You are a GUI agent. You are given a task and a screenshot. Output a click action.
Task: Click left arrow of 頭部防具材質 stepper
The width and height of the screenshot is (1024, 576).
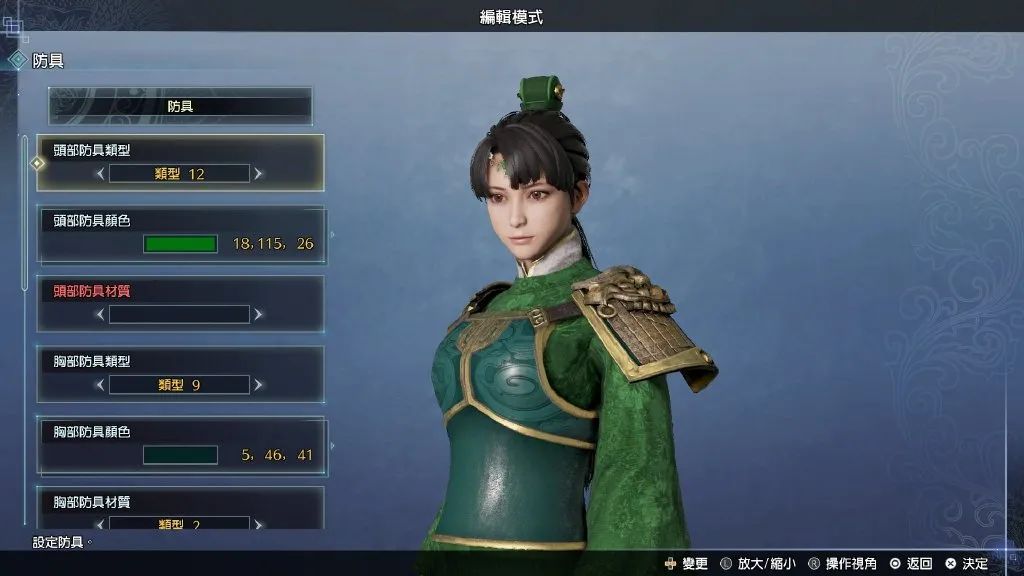click(x=100, y=315)
